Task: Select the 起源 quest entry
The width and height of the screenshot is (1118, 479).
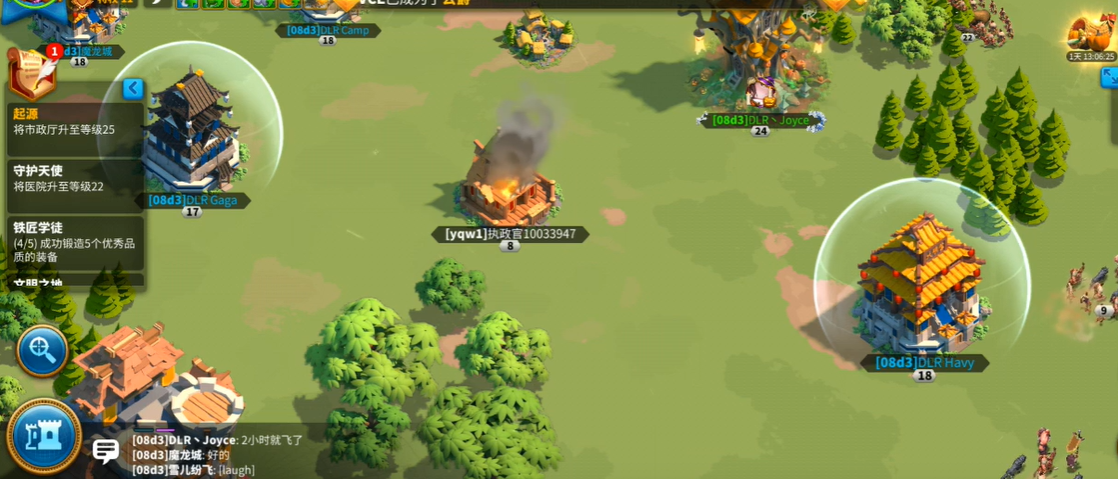Action: click(x=75, y=122)
